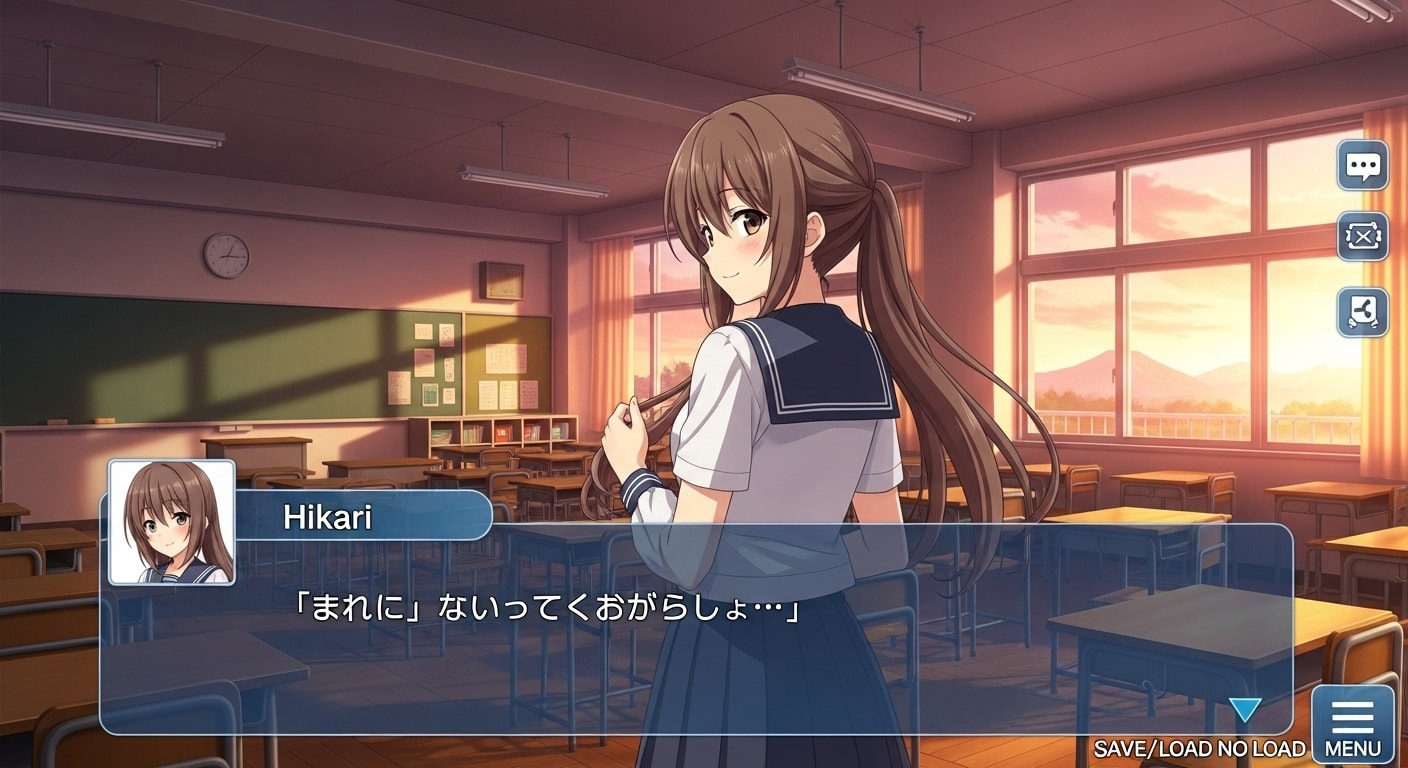Image resolution: width=1408 pixels, height=768 pixels.
Task: Advance dialogue with the blue triangle arrow
Action: (x=1244, y=710)
